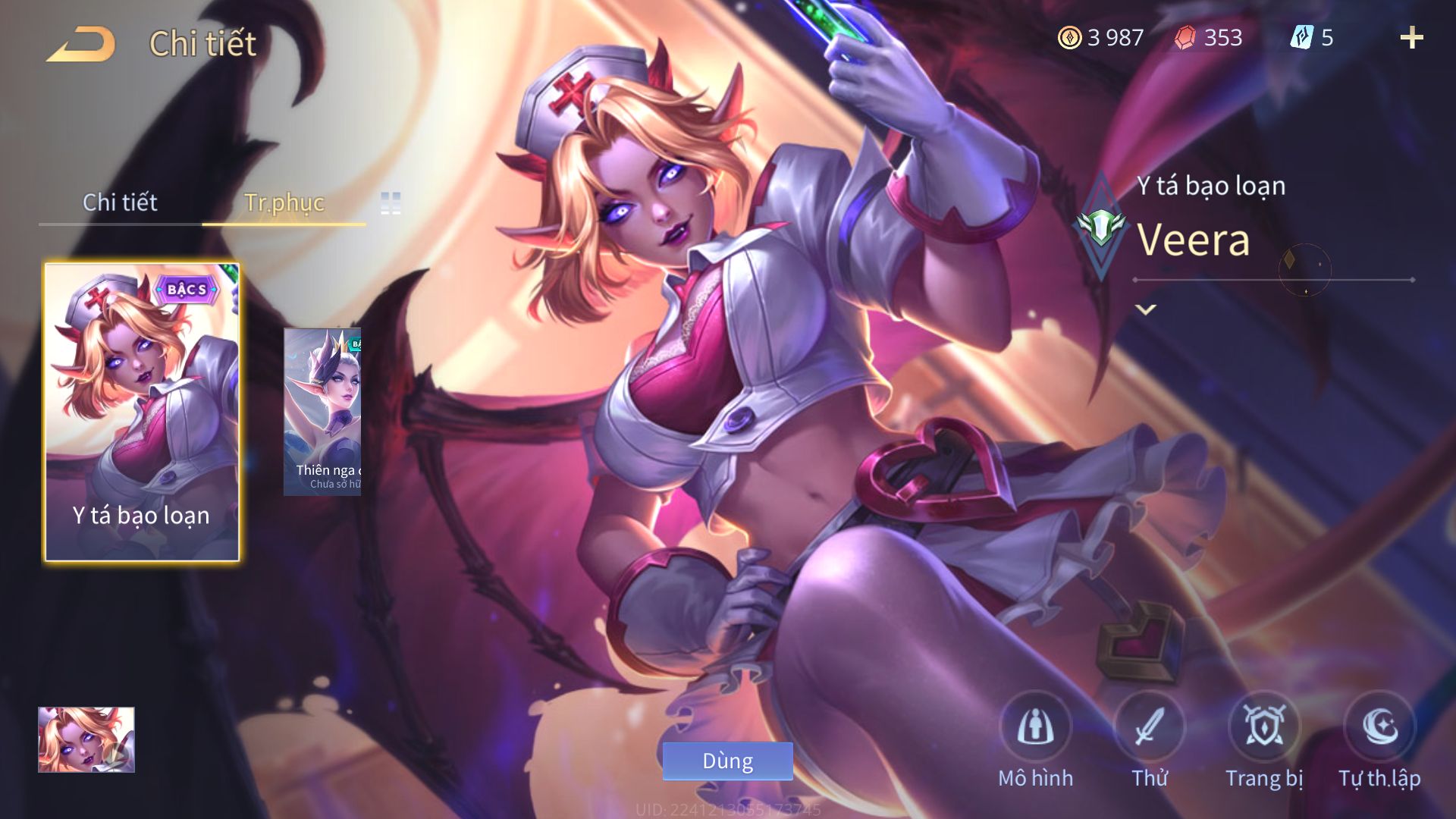Viewport: 1456px width, 819px height.
Task: Click the Veera class emblem icon
Action: (1101, 227)
